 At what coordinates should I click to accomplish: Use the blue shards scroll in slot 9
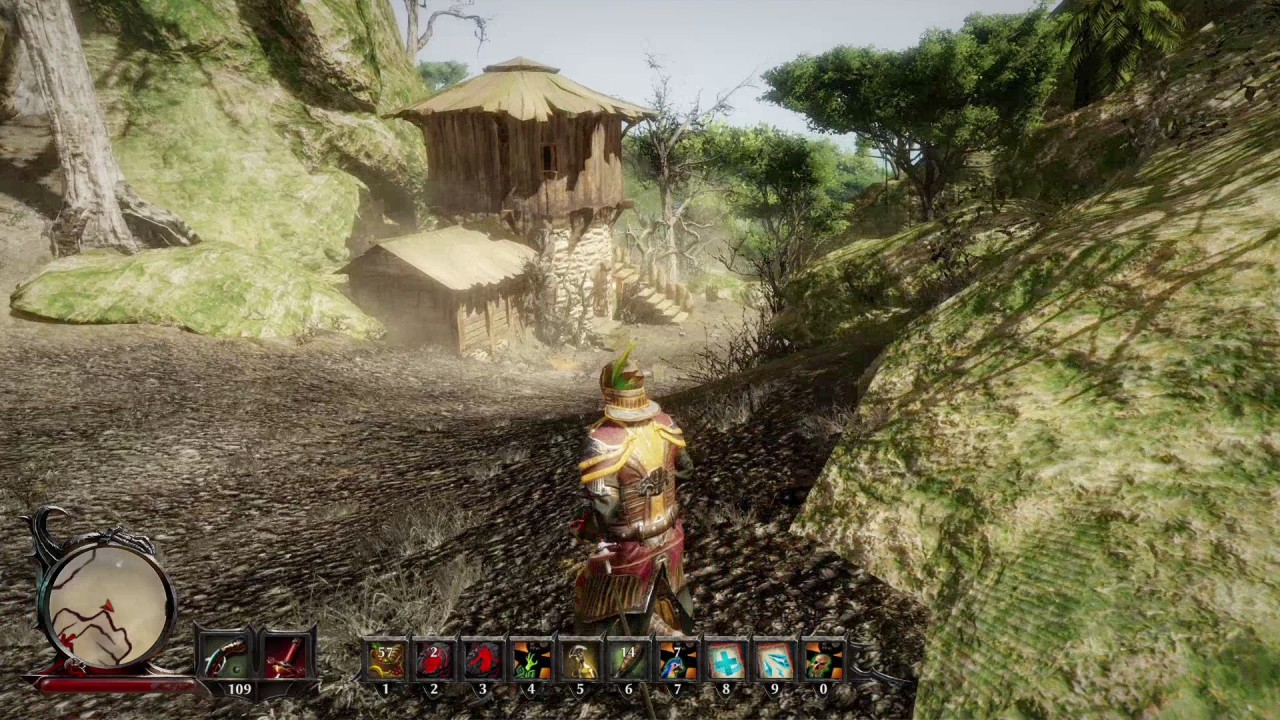click(774, 661)
